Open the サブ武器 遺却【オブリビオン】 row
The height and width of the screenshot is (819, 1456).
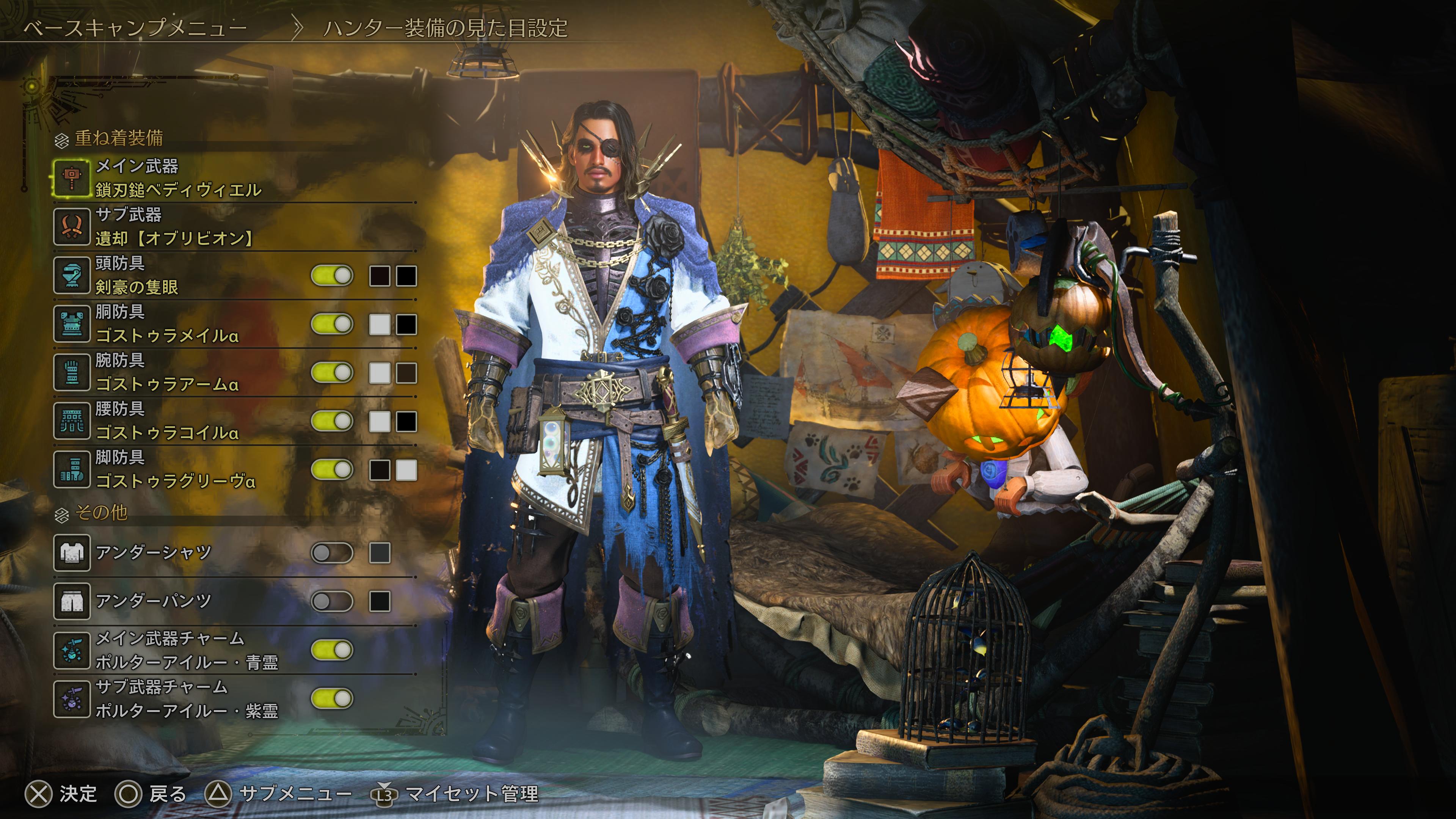pyautogui.click(x=175, y=227)
